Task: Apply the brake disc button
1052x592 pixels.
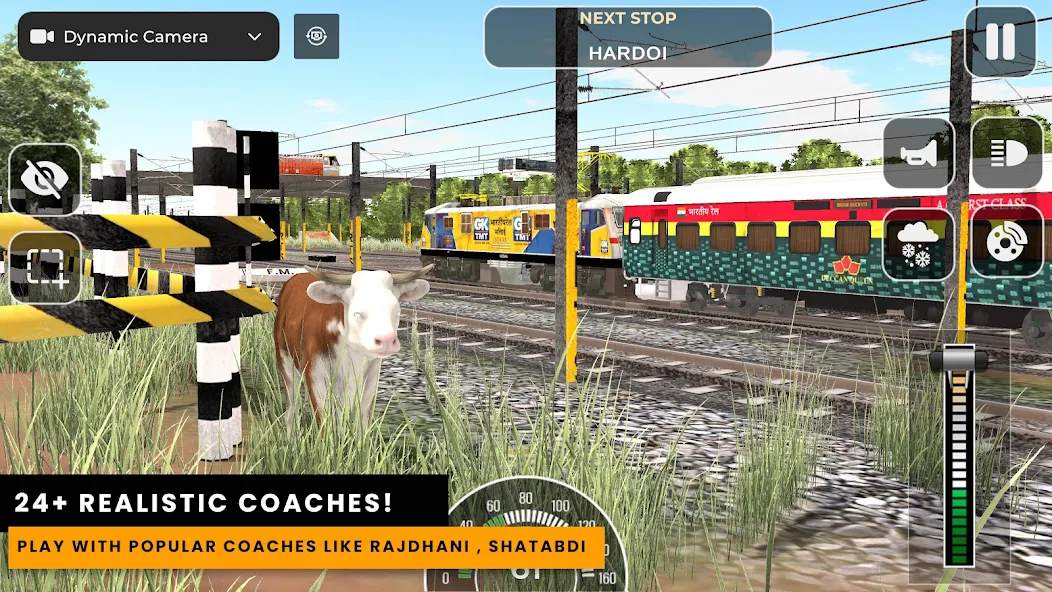Action: (1007, 243)
